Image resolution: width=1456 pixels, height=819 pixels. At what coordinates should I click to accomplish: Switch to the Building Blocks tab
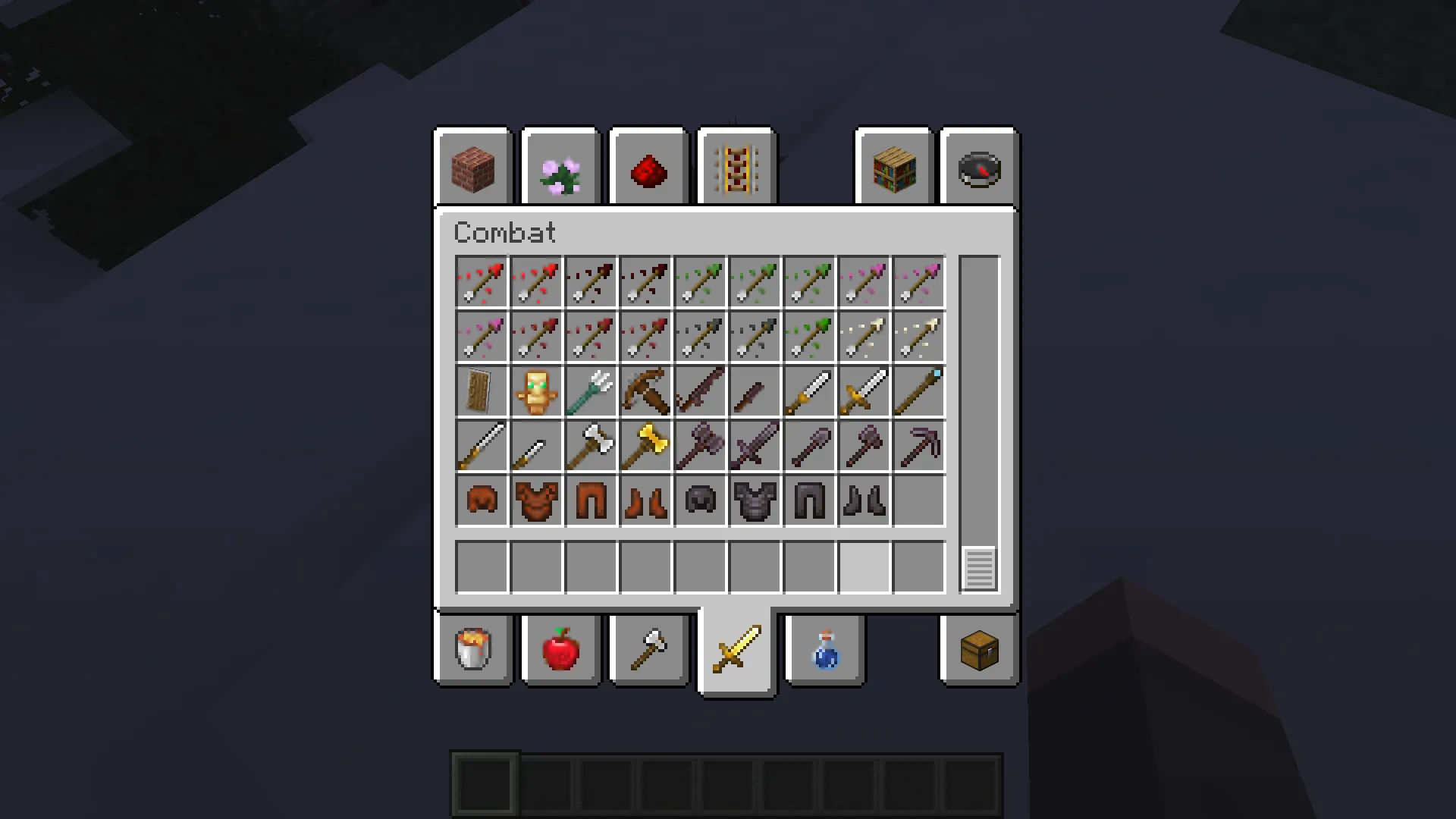(472, 167)
